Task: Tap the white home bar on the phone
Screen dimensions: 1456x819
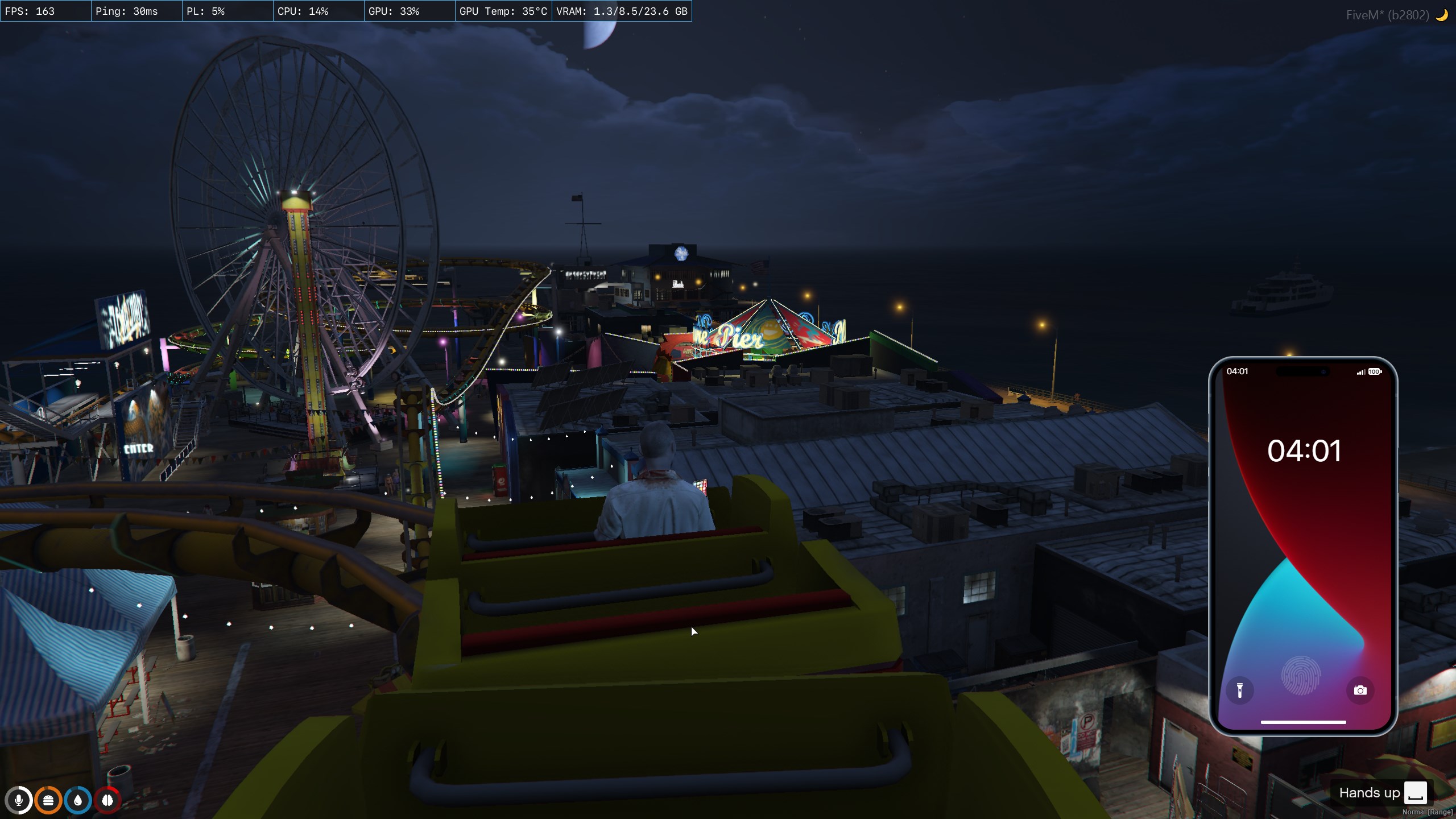Action: [x=1303, y=722]
